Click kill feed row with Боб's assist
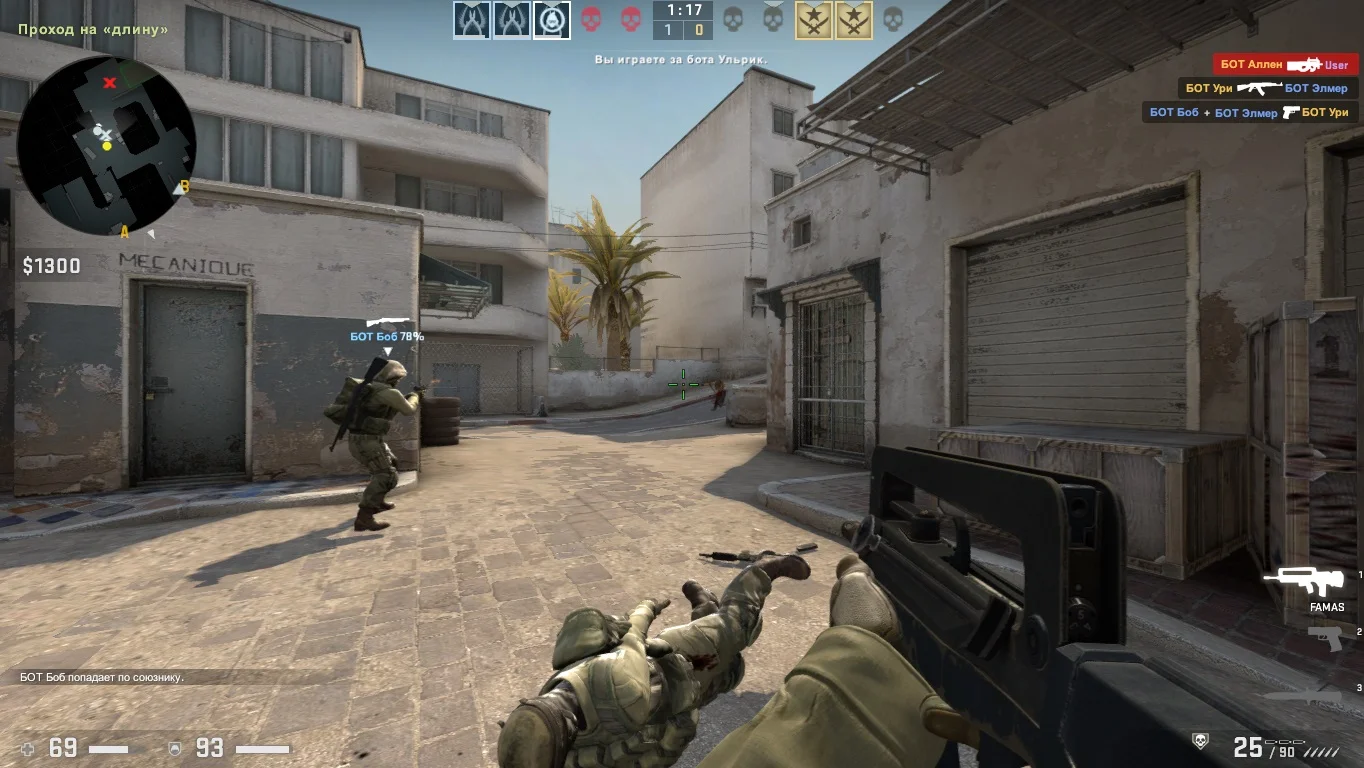 coord(1251,113)
